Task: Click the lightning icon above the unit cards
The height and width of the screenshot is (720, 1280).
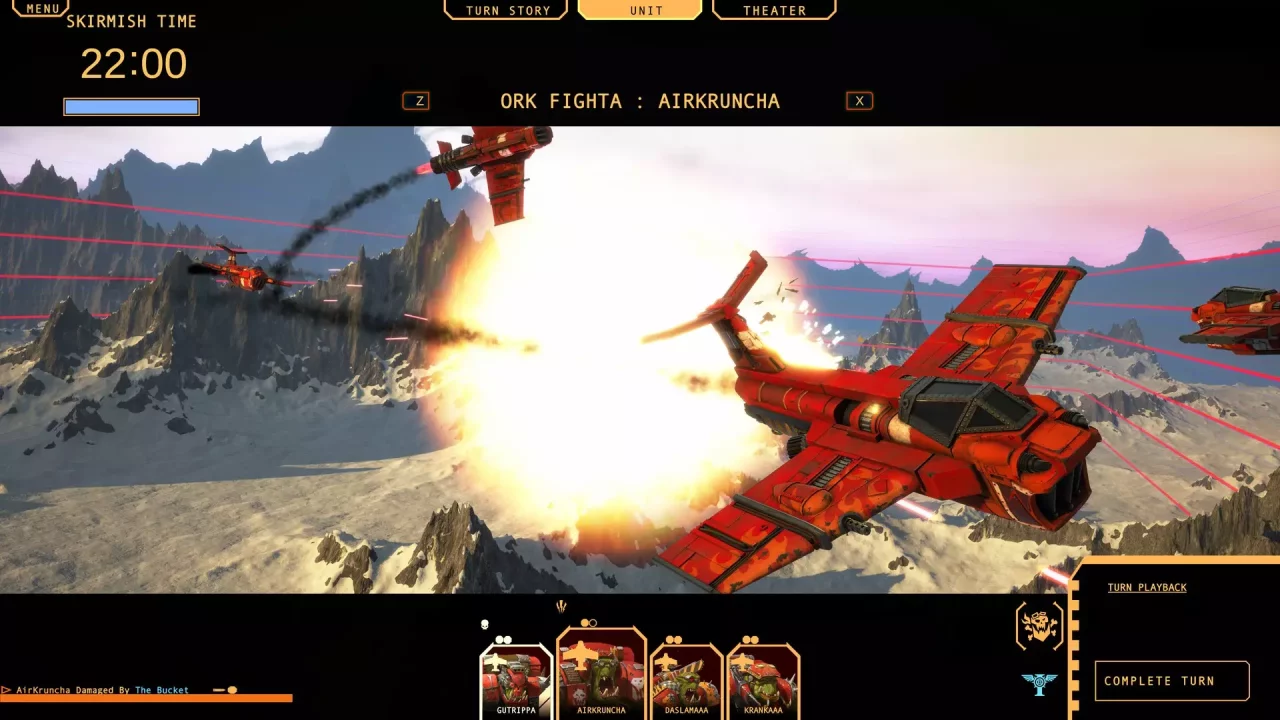Action: point(561,605)
